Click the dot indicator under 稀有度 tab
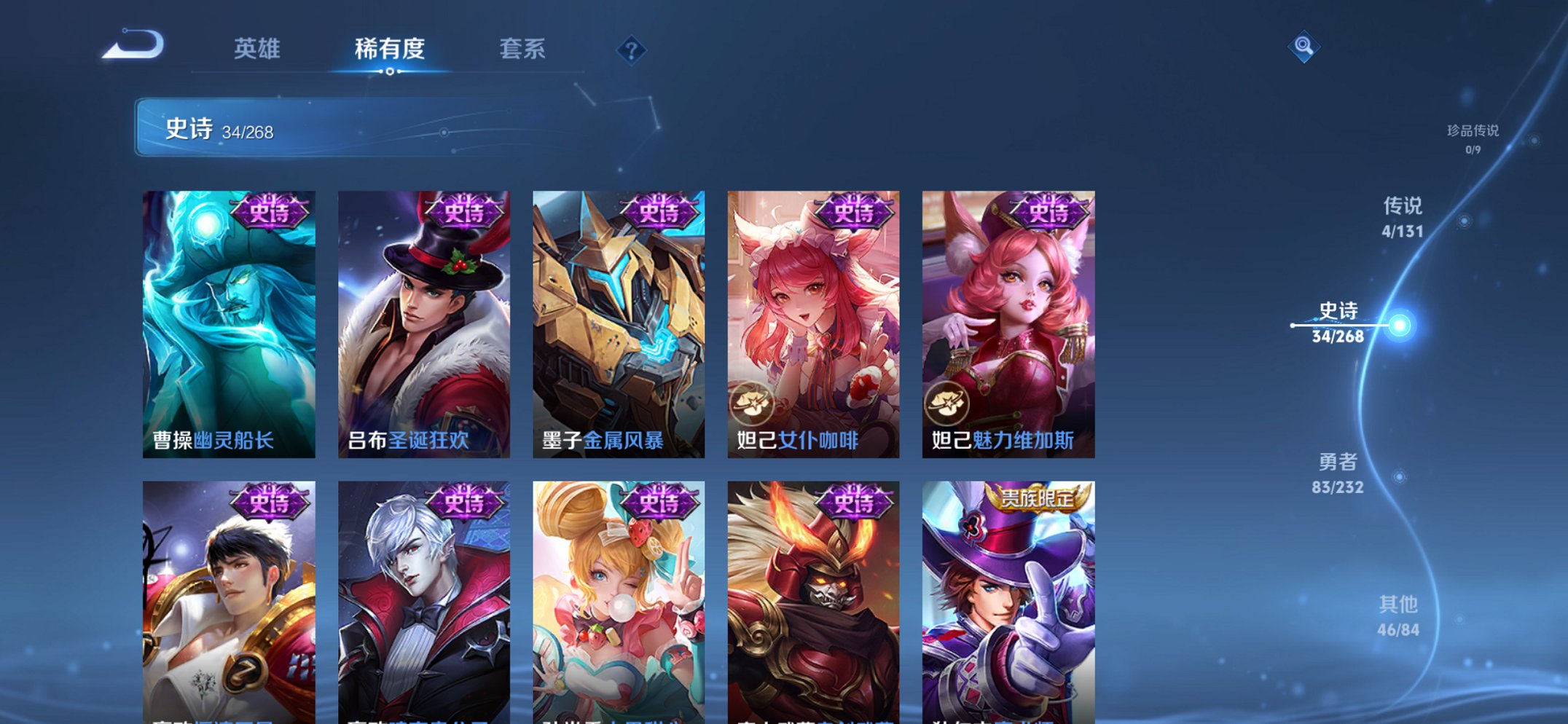This screenshot has width=1568, height=724. point(391,71)
